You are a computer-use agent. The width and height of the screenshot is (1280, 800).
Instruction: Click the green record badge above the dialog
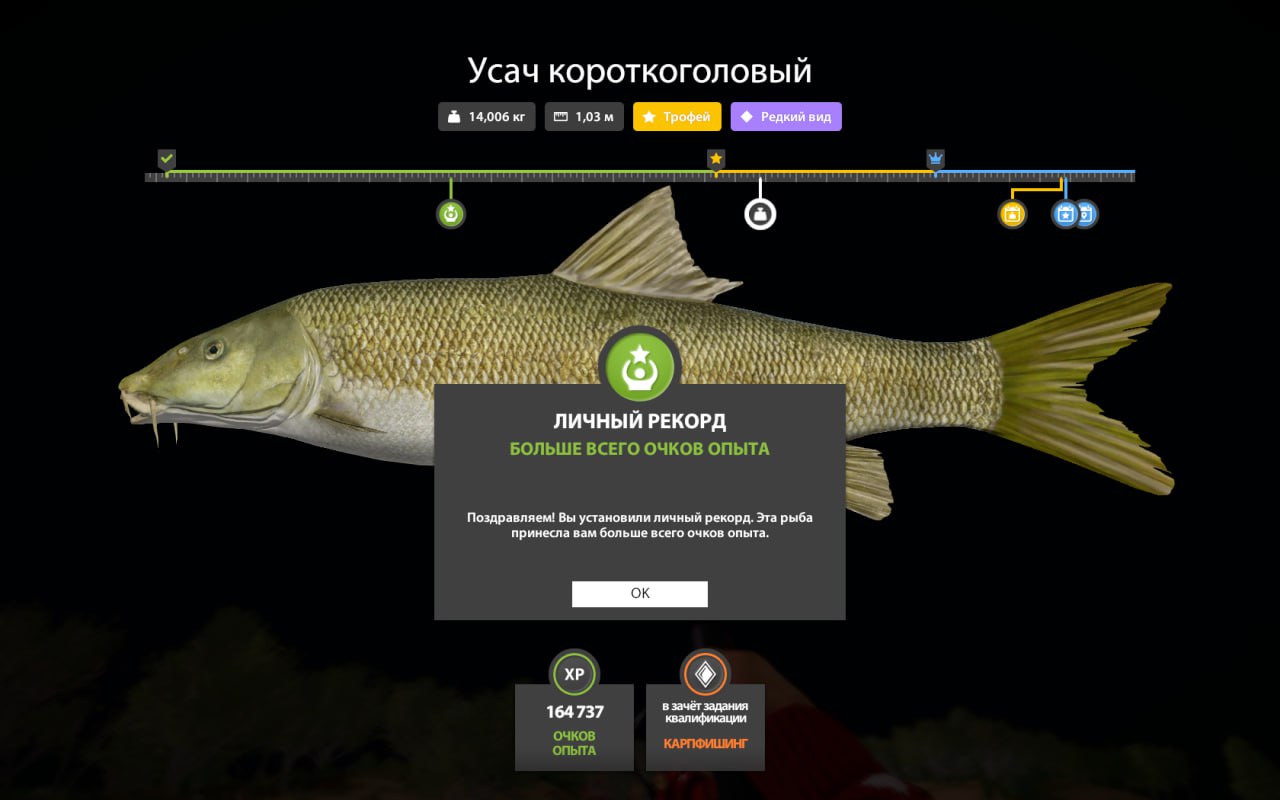[639, 366]
